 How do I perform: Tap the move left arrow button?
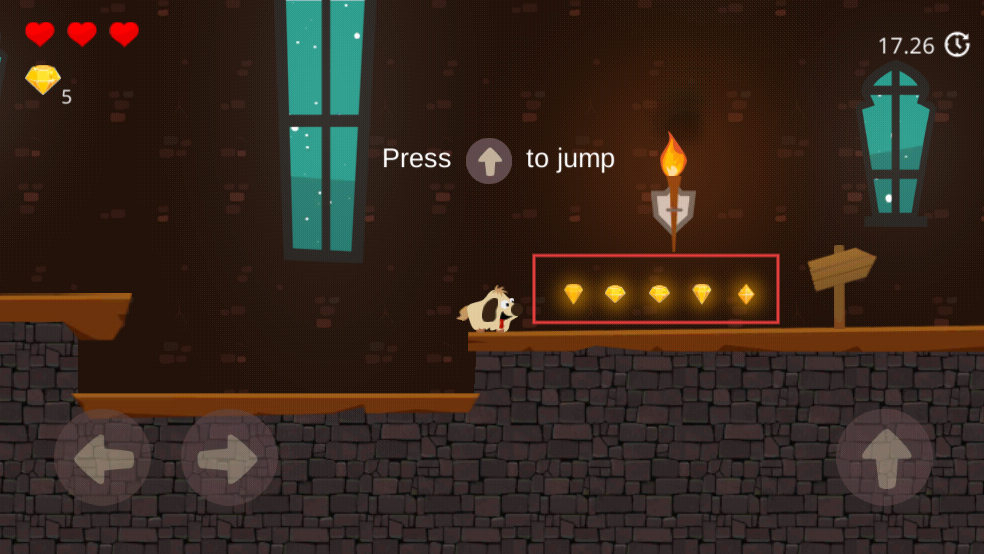tap(103, 458)
